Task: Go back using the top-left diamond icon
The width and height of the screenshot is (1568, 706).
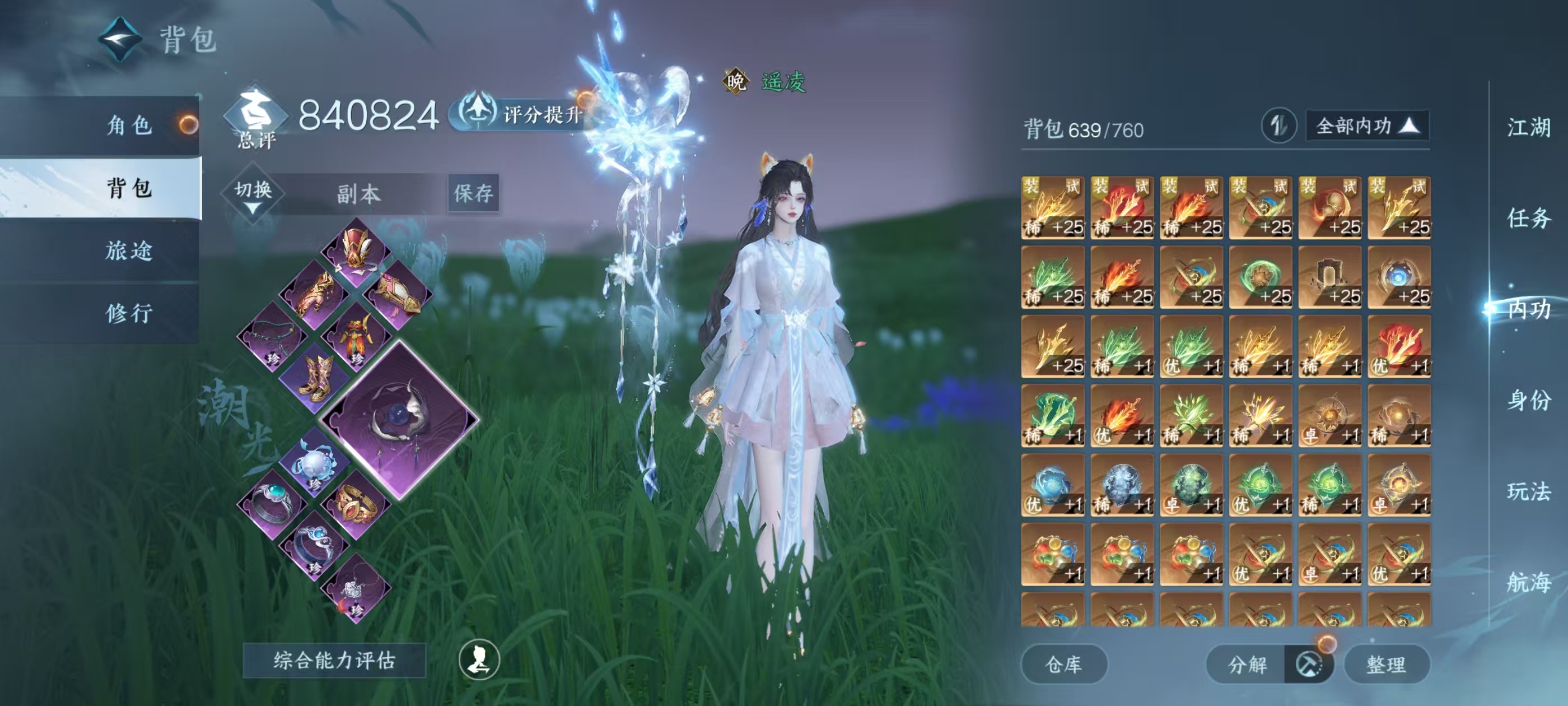Action: tap(120, 40)
